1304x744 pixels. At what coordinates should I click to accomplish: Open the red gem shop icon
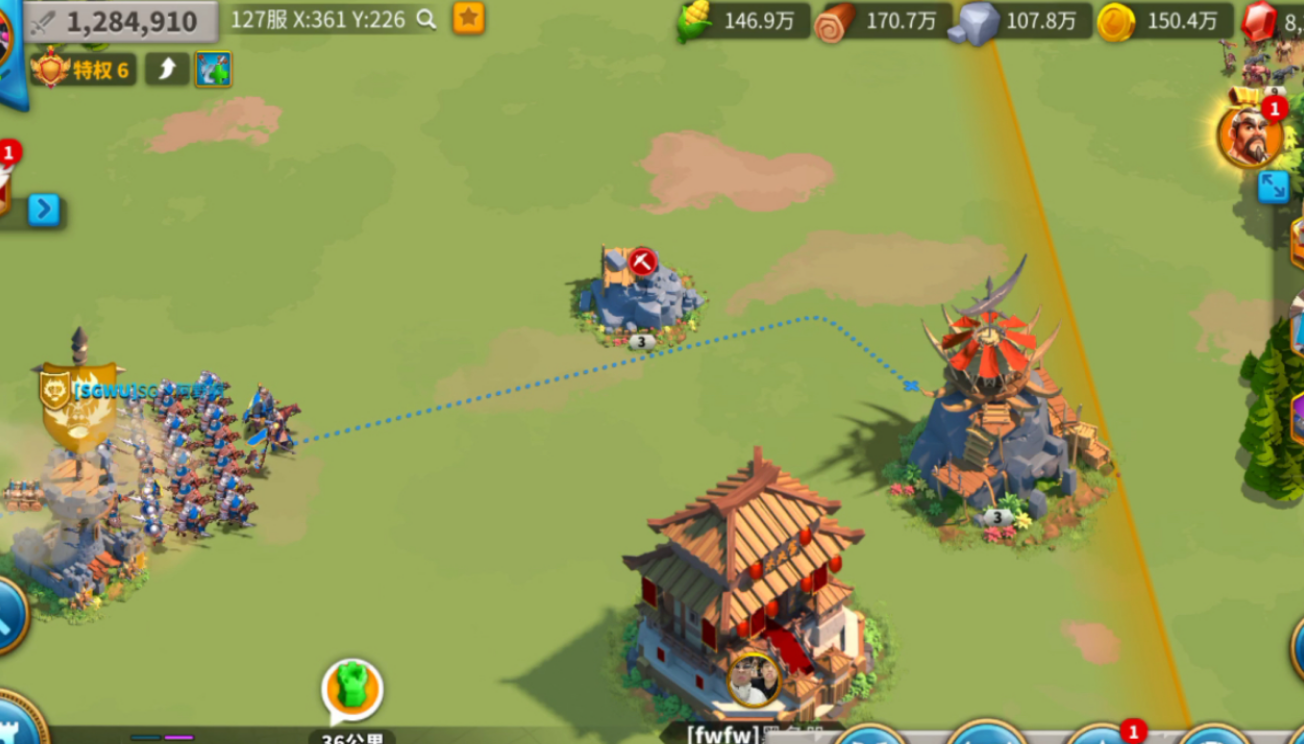1260,21
